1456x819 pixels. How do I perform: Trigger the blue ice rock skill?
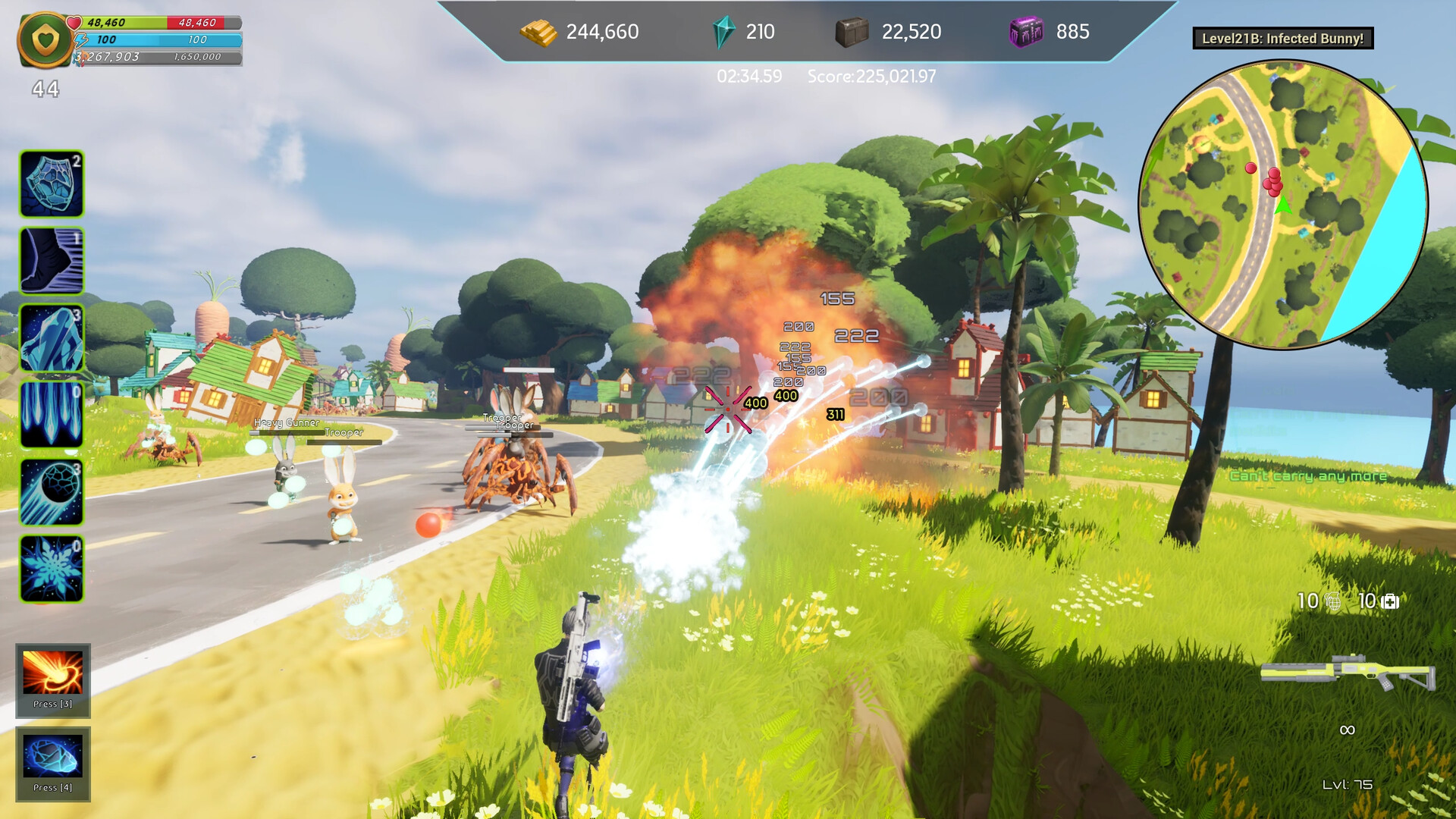(52, 757)
